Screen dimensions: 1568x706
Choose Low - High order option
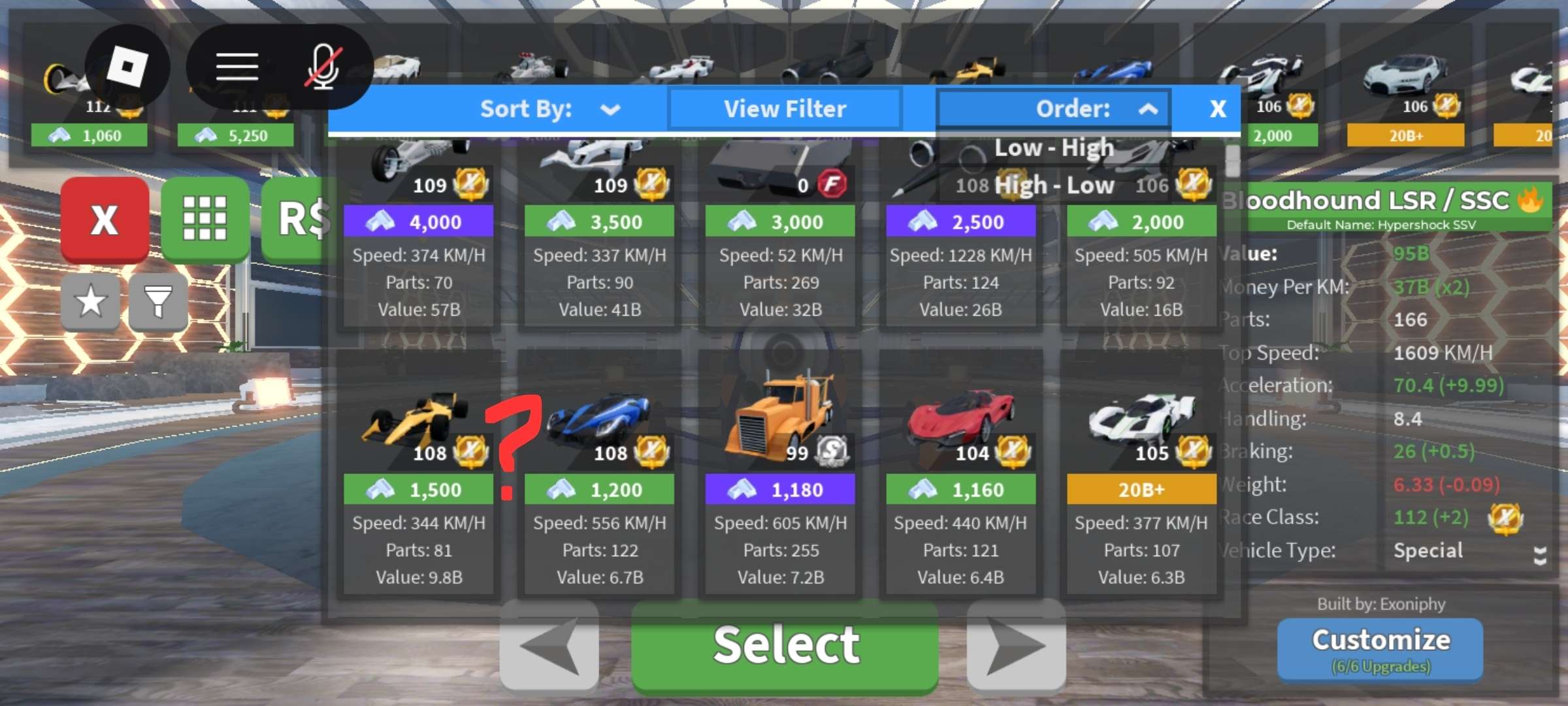(1053, 148)
